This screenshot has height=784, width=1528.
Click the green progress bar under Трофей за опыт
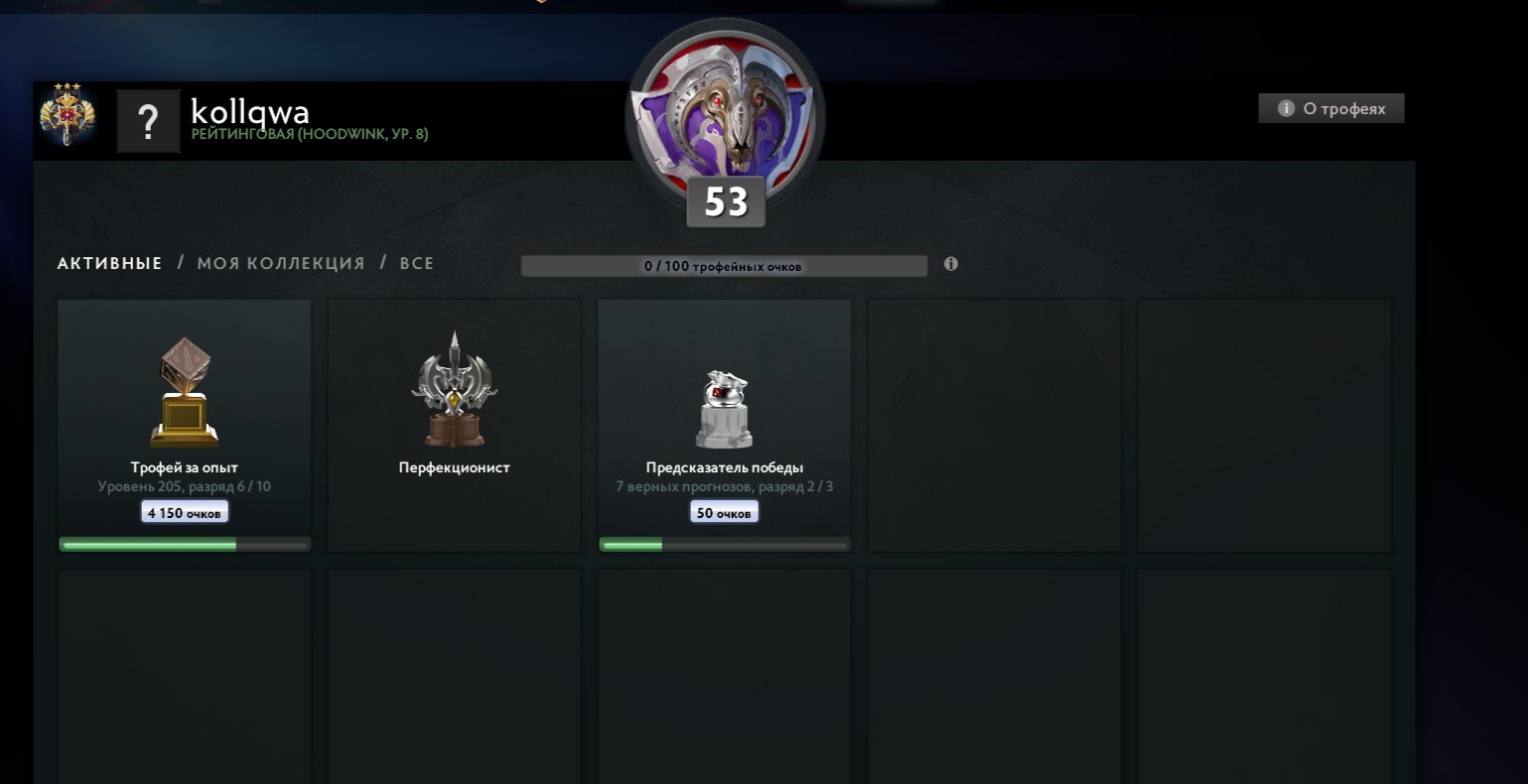tap(184, 543)
